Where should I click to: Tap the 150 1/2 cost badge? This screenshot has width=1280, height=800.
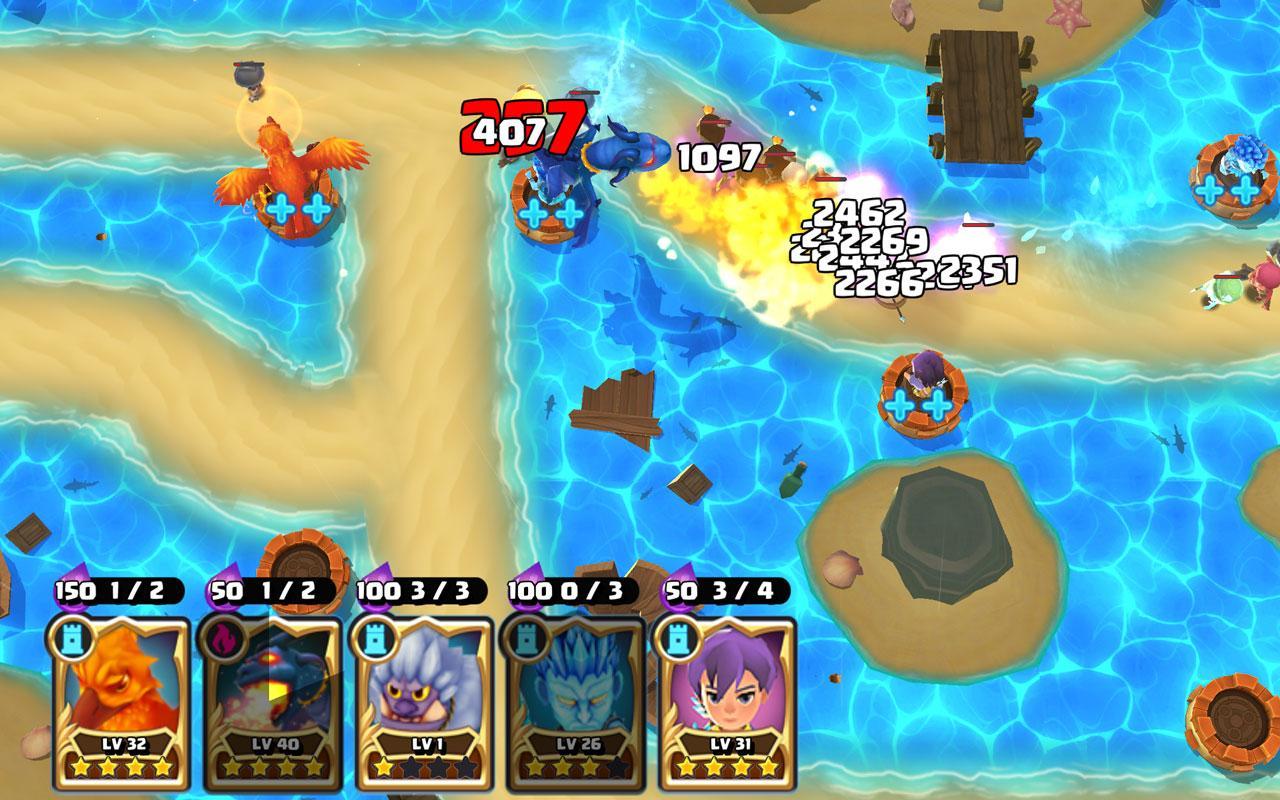coord(117,588)
